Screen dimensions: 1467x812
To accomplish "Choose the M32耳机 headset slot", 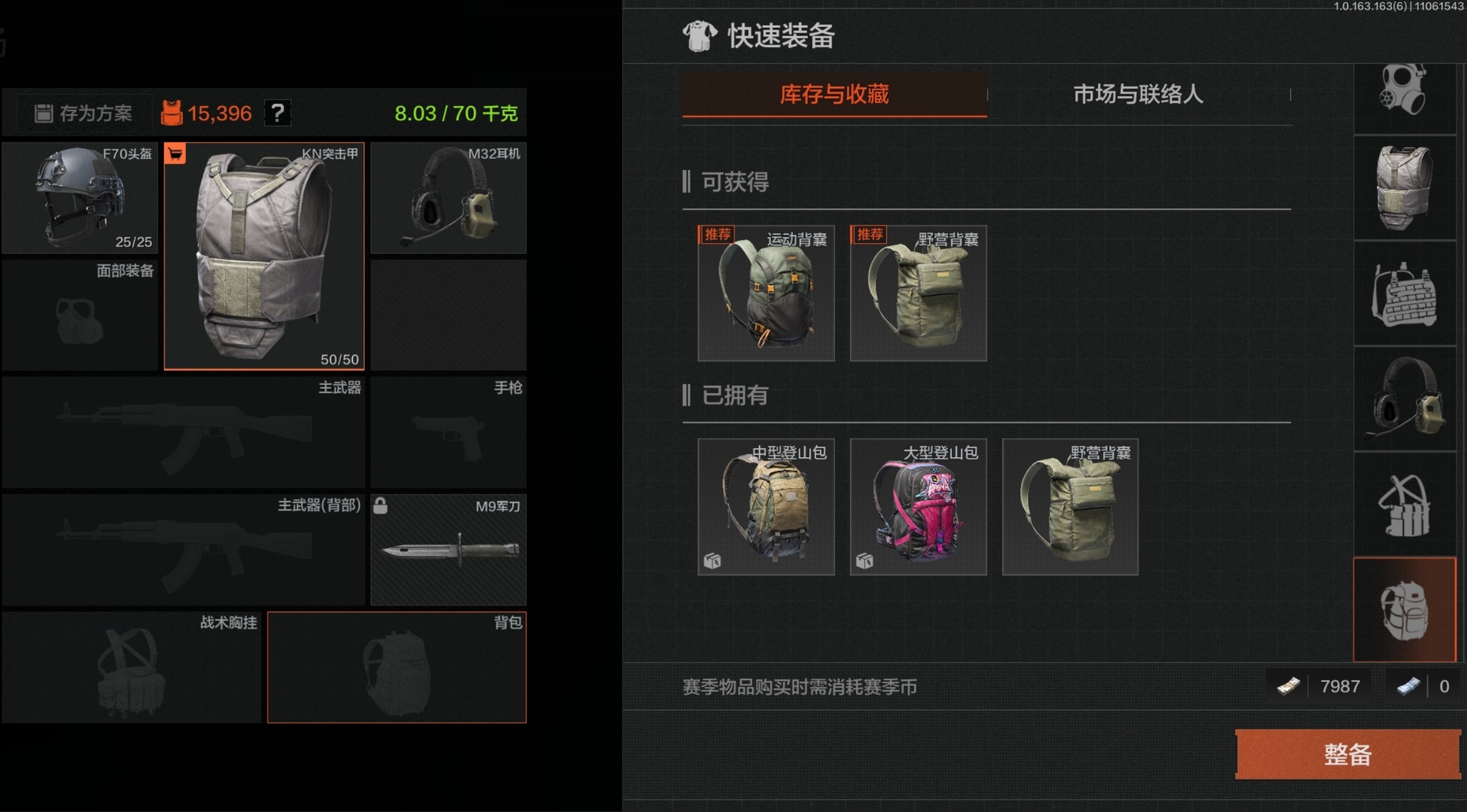I will pyautogui.click(x=448, y=198).
